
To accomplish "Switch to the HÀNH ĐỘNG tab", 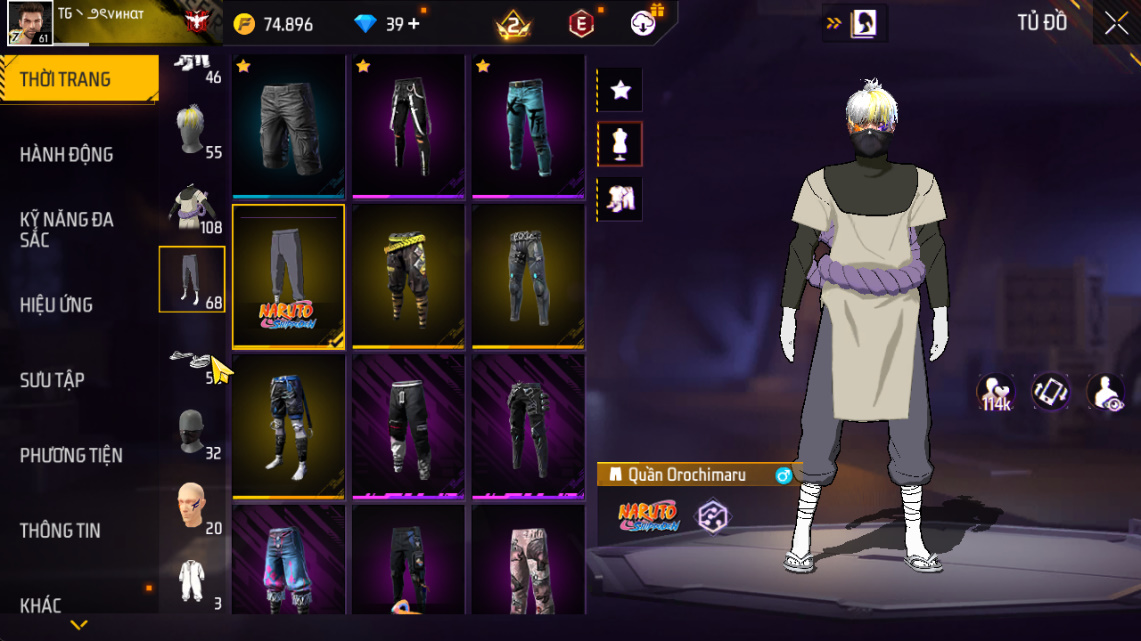I will (67, 155).
